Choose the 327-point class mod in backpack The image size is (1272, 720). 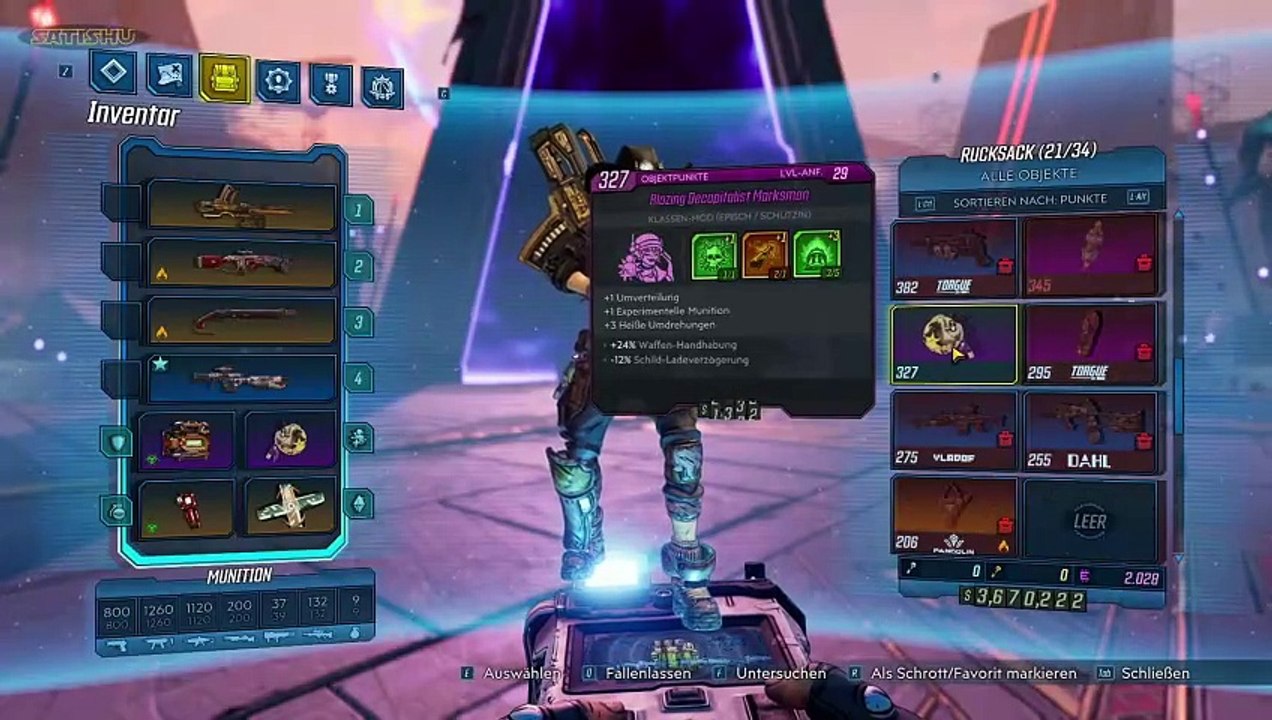tap(953, 345)
